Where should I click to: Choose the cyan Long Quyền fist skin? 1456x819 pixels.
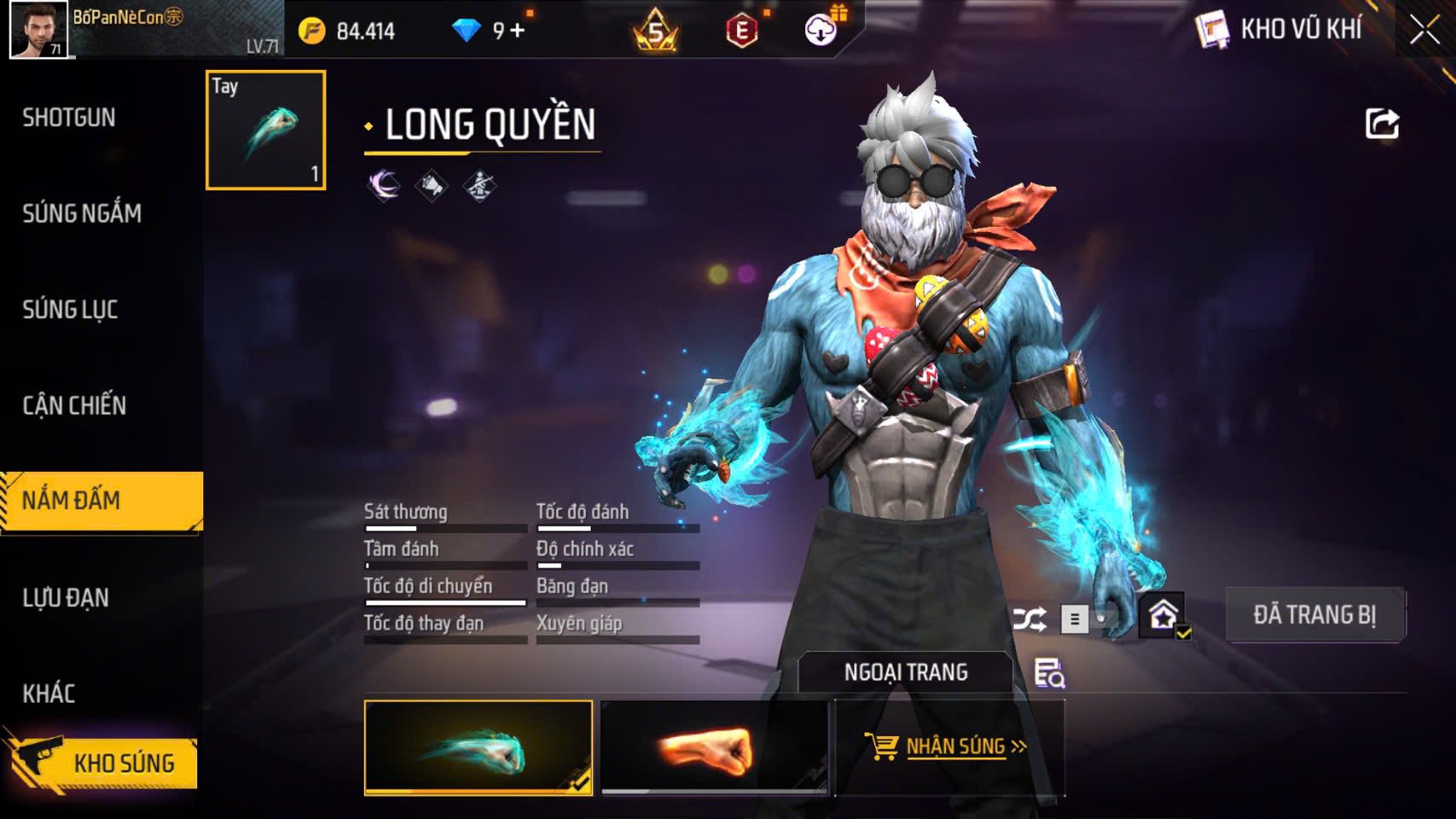tap(478, 747)
